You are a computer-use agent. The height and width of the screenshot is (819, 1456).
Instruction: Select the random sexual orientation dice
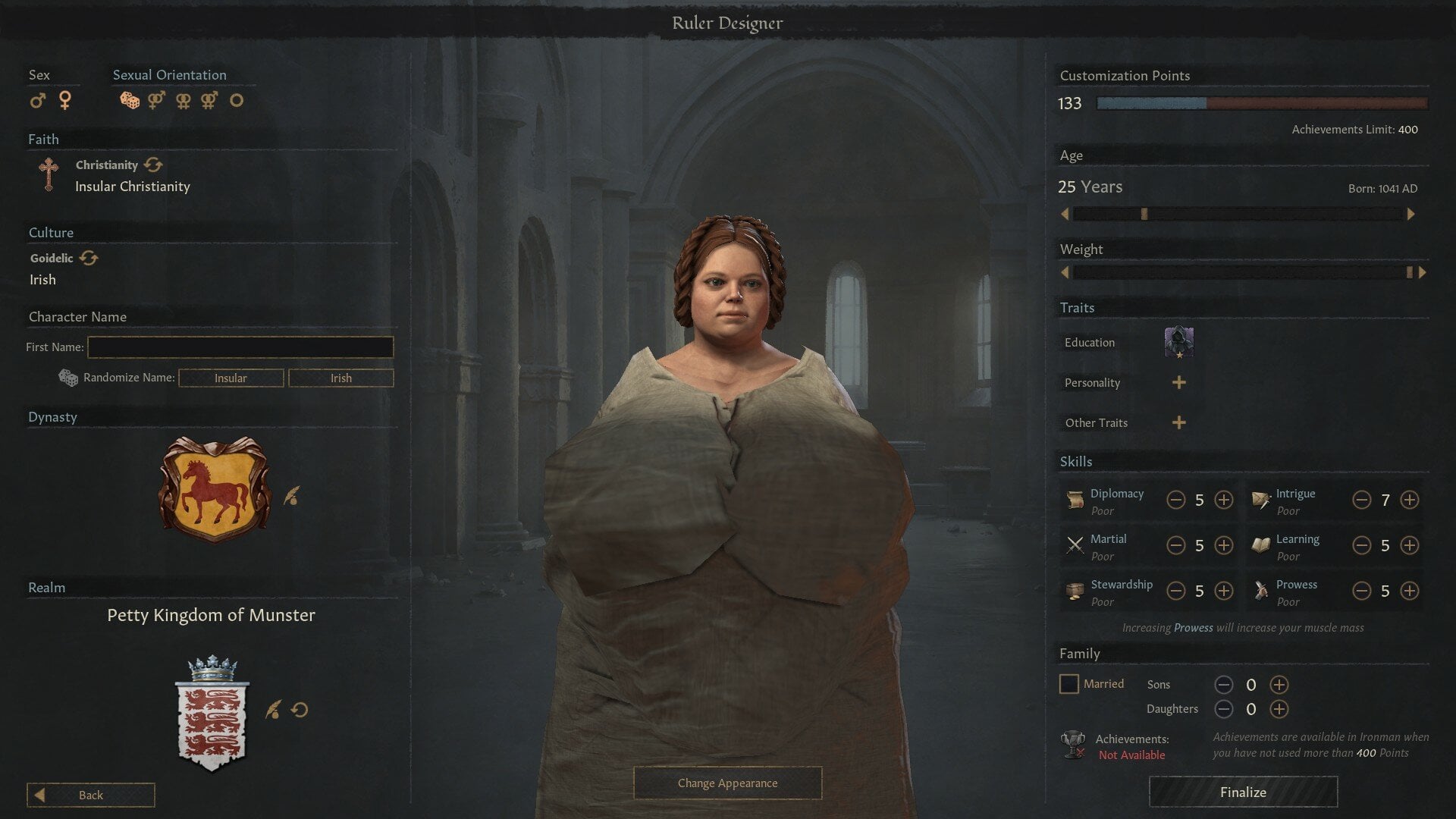pos(129,100)
